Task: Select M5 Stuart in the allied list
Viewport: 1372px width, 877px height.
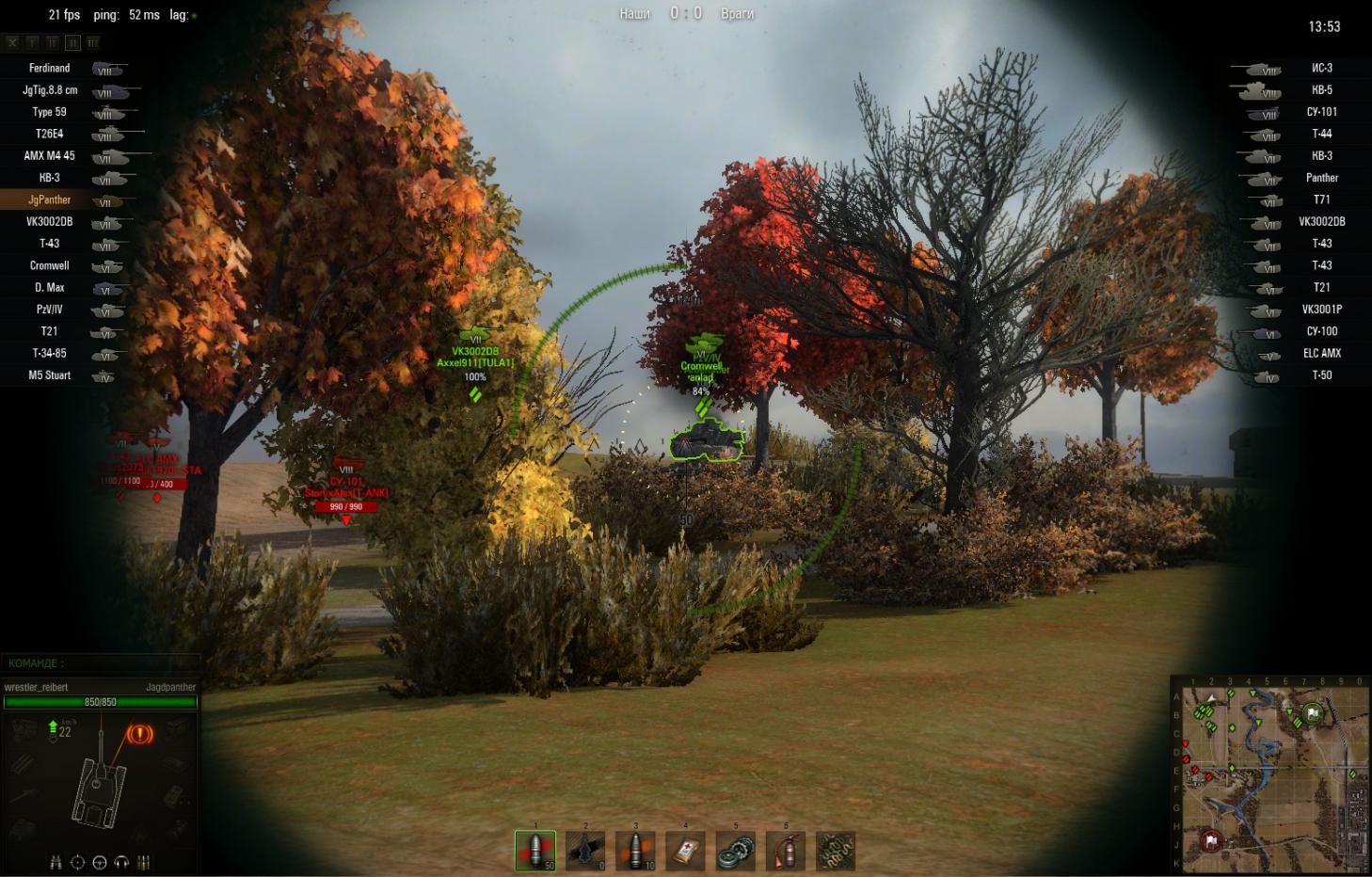Action: [x=52, y=375]
